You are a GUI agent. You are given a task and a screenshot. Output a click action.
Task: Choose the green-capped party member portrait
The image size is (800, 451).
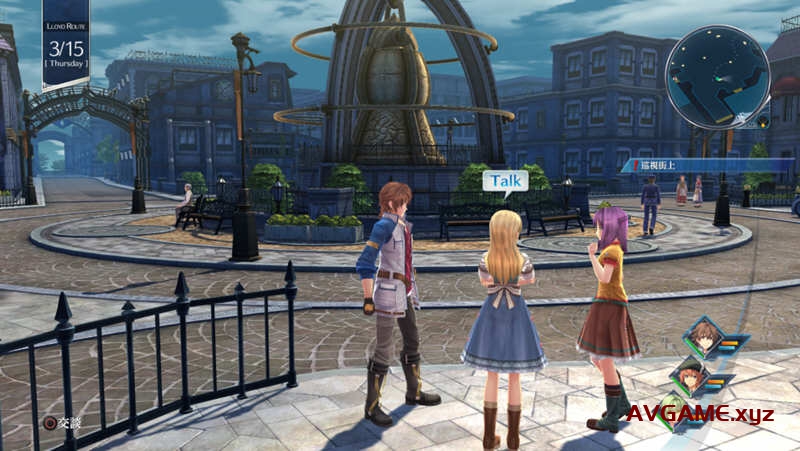coord(690,377)
